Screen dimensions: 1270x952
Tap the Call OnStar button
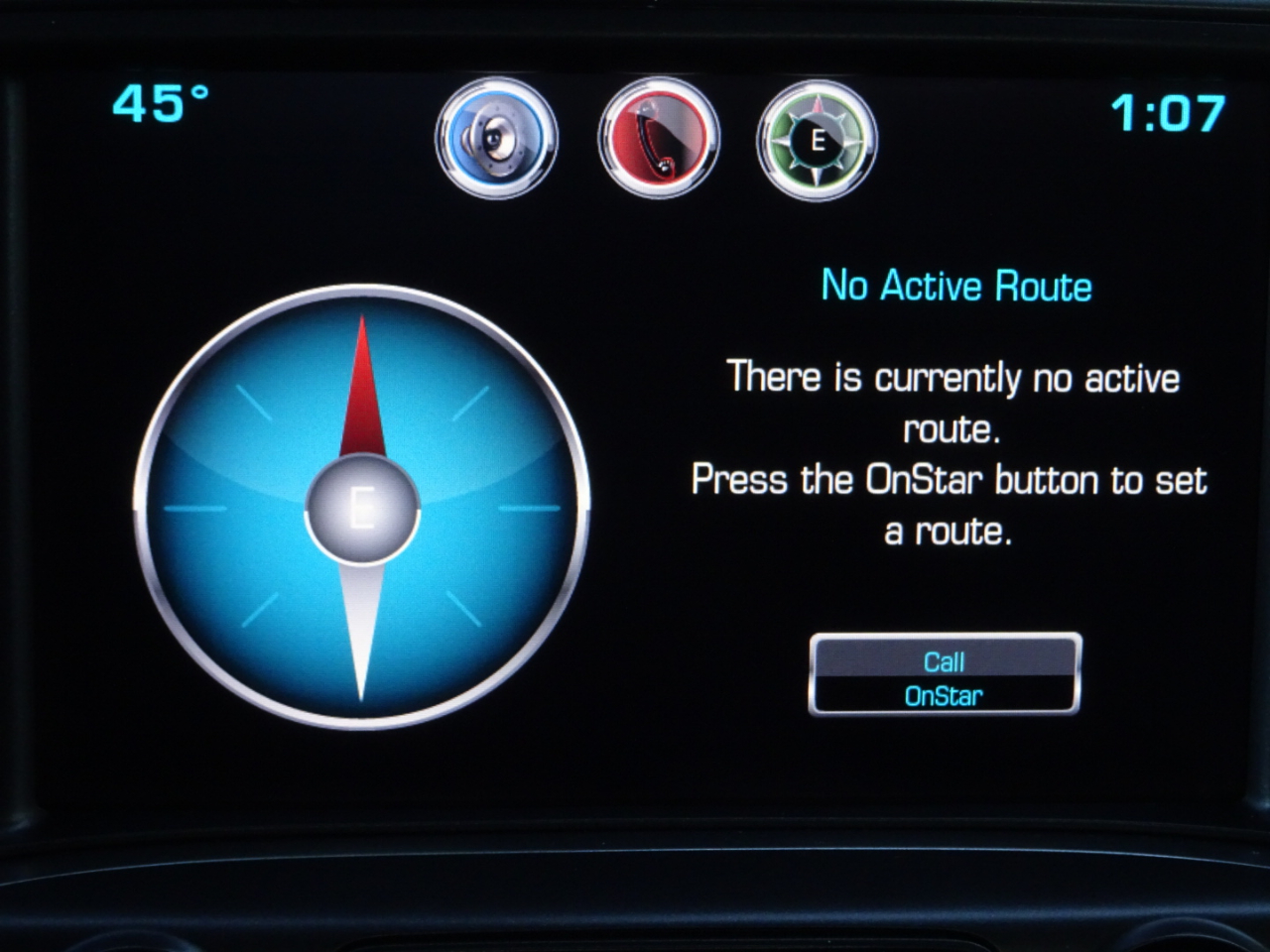[945, 675]
